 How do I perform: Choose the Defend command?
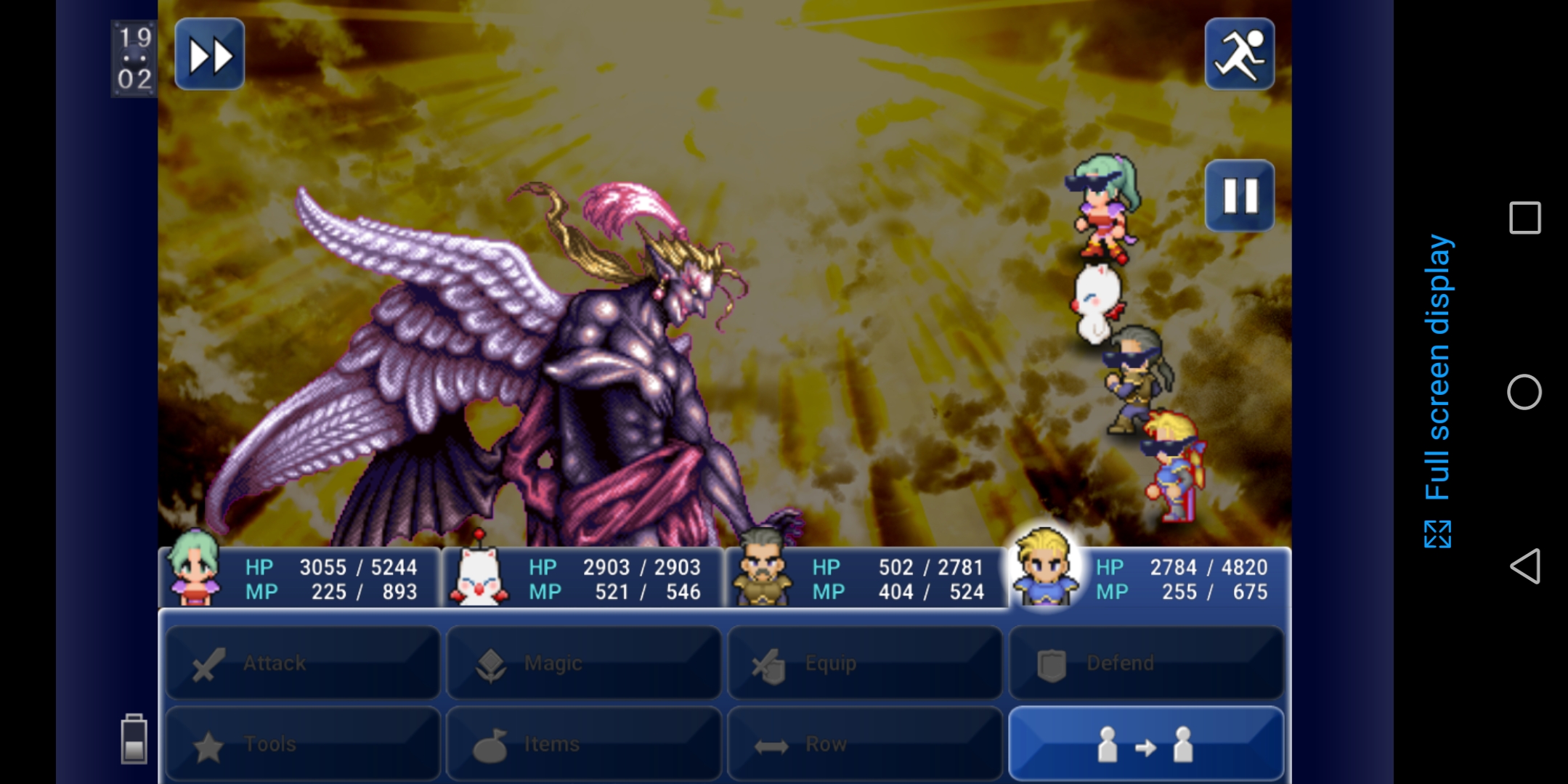(x=1145, y=663)
